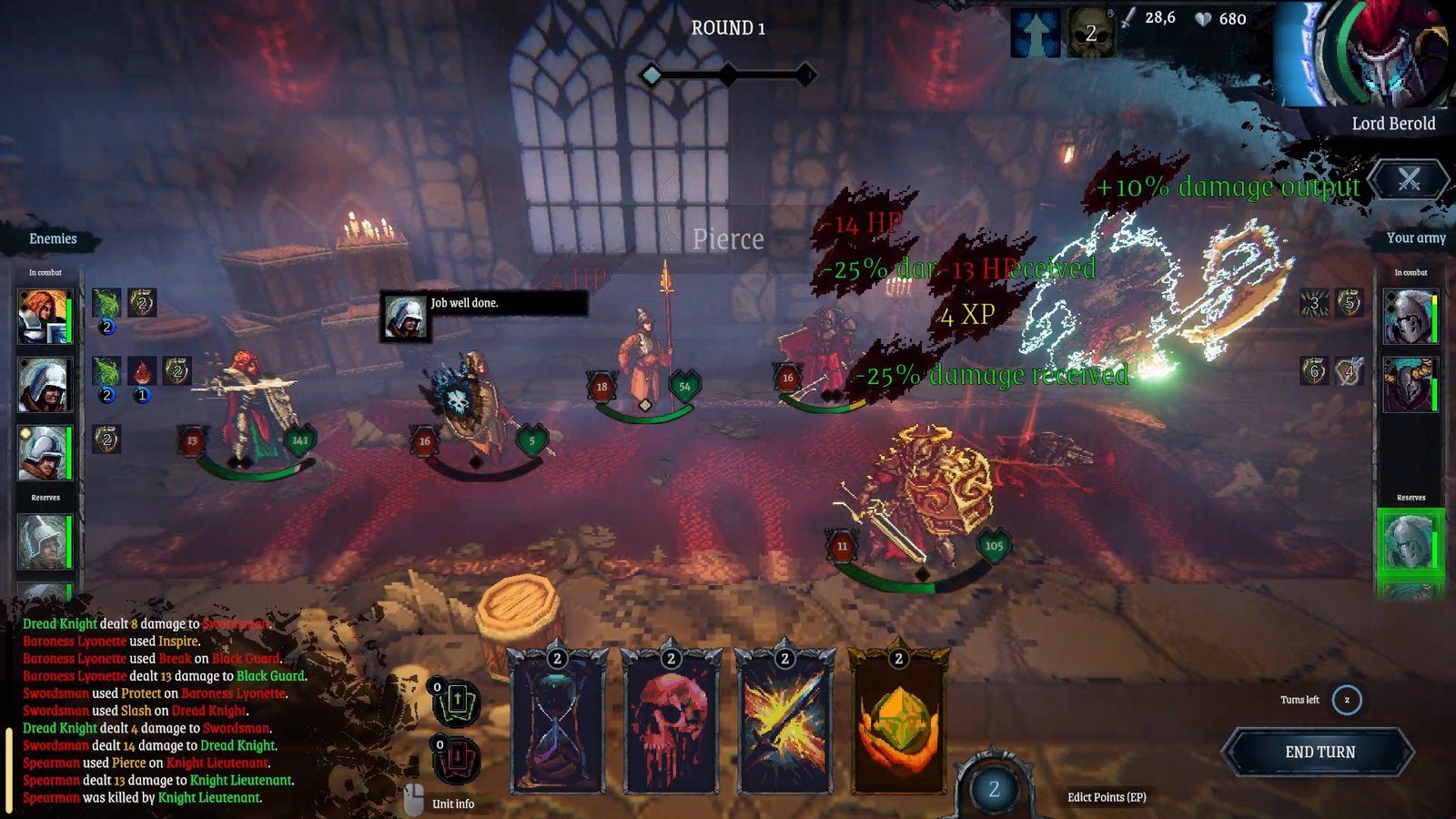
Task: Click the crossed swords button
Action: [x=1409, y=180]
